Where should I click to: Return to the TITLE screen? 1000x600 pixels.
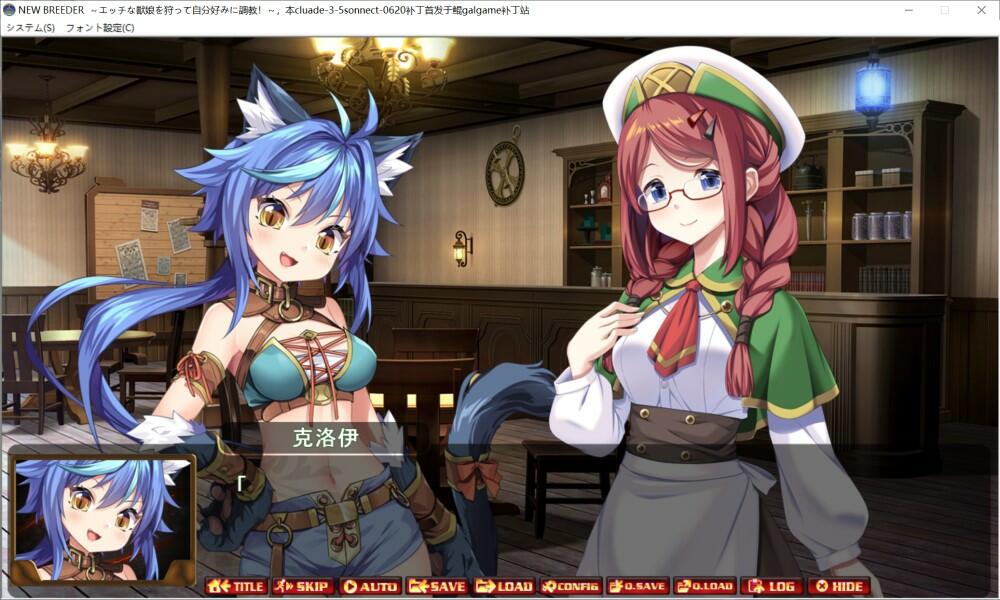coord(236,586)
